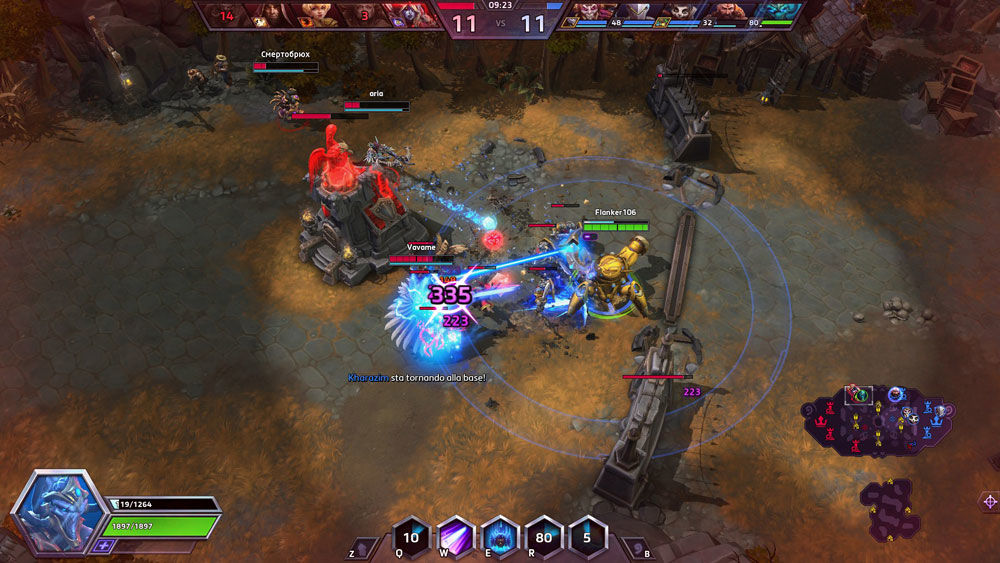
Task: Toggle the minimap ping target button
Action: 989,501
